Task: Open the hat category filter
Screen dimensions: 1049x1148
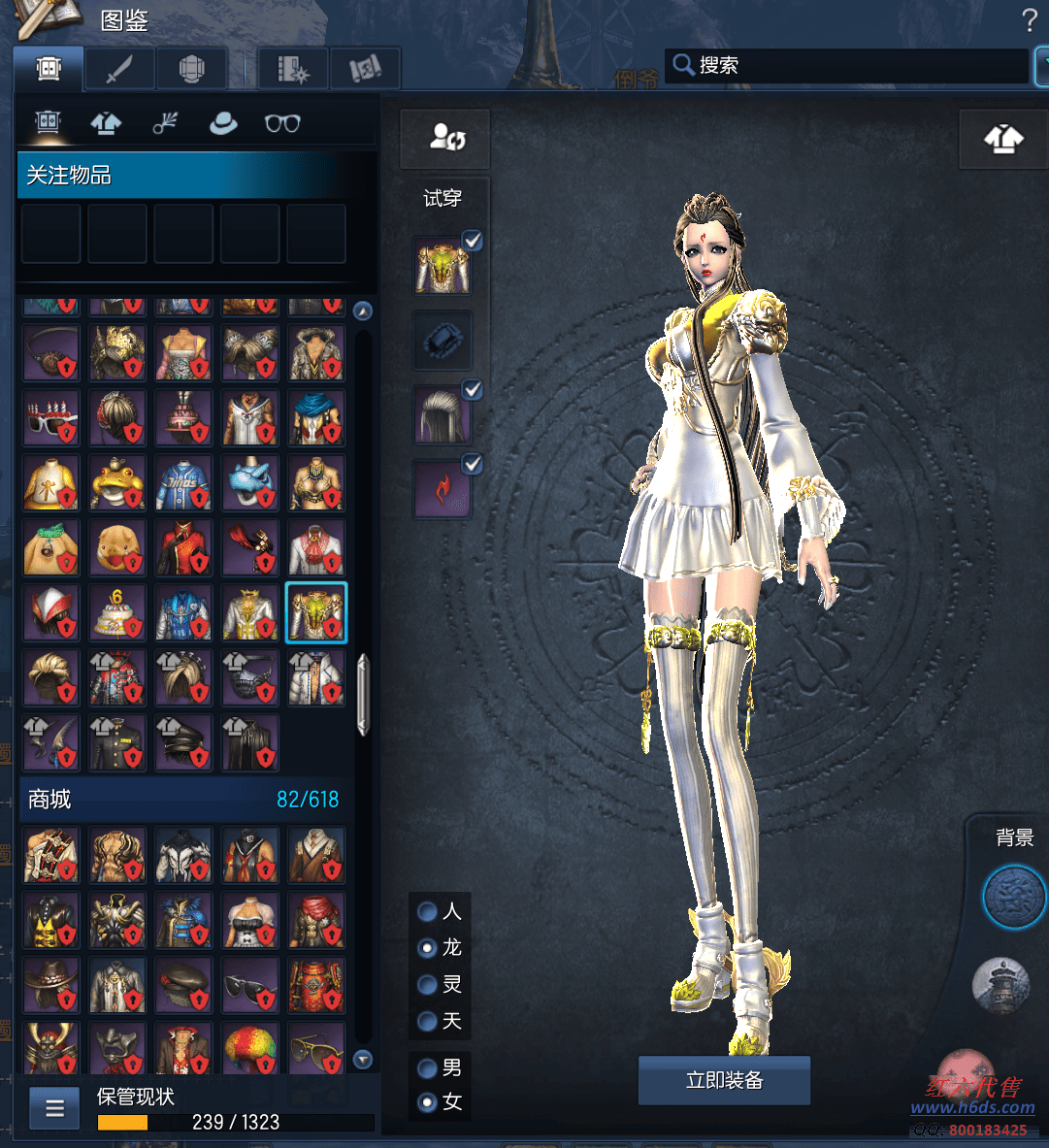Action: click(223, 123)
